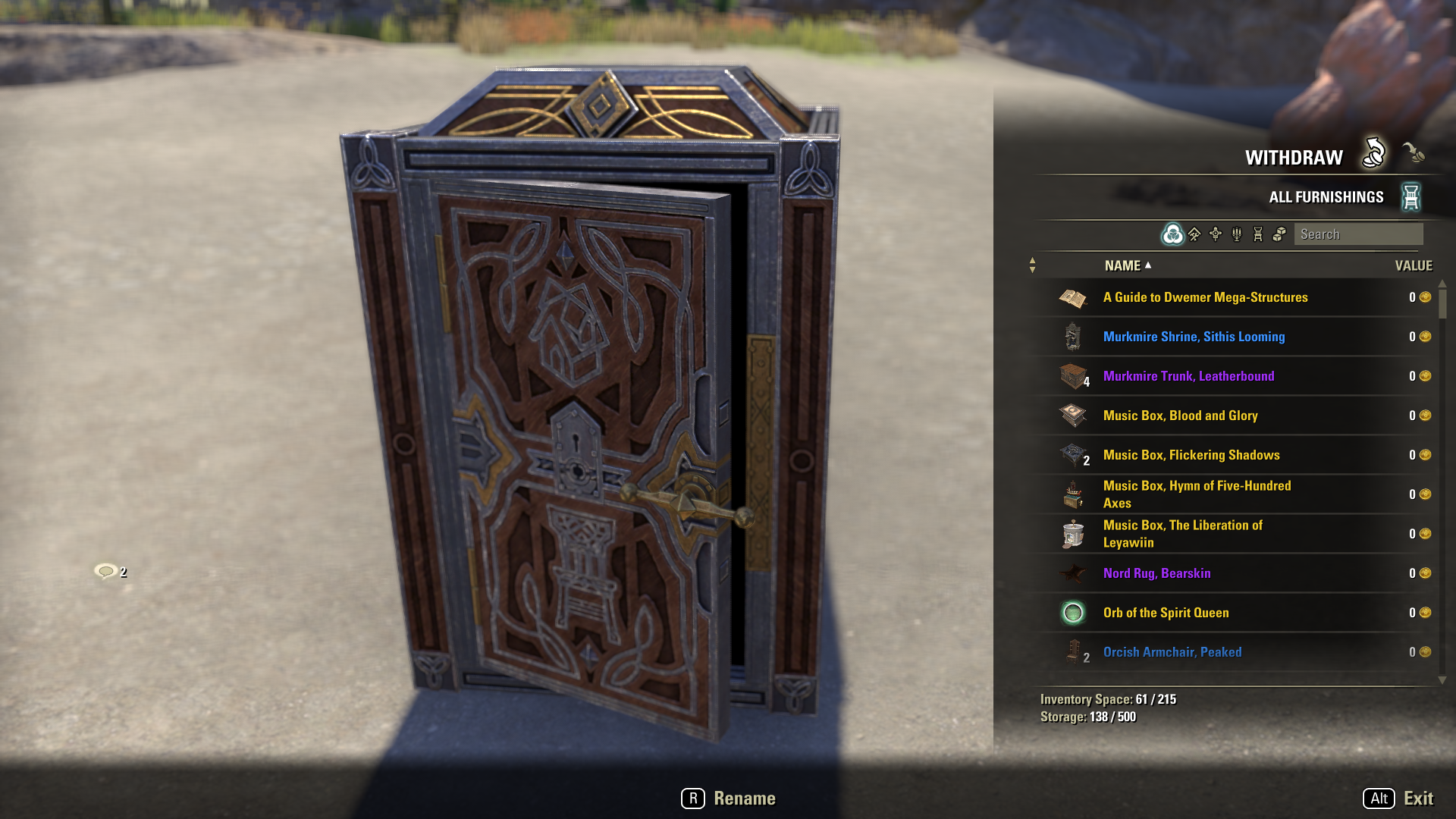Switch to the Deposit tab icon
The height and width of the screenshot is (819, 1456).
tap(1413, 153)
